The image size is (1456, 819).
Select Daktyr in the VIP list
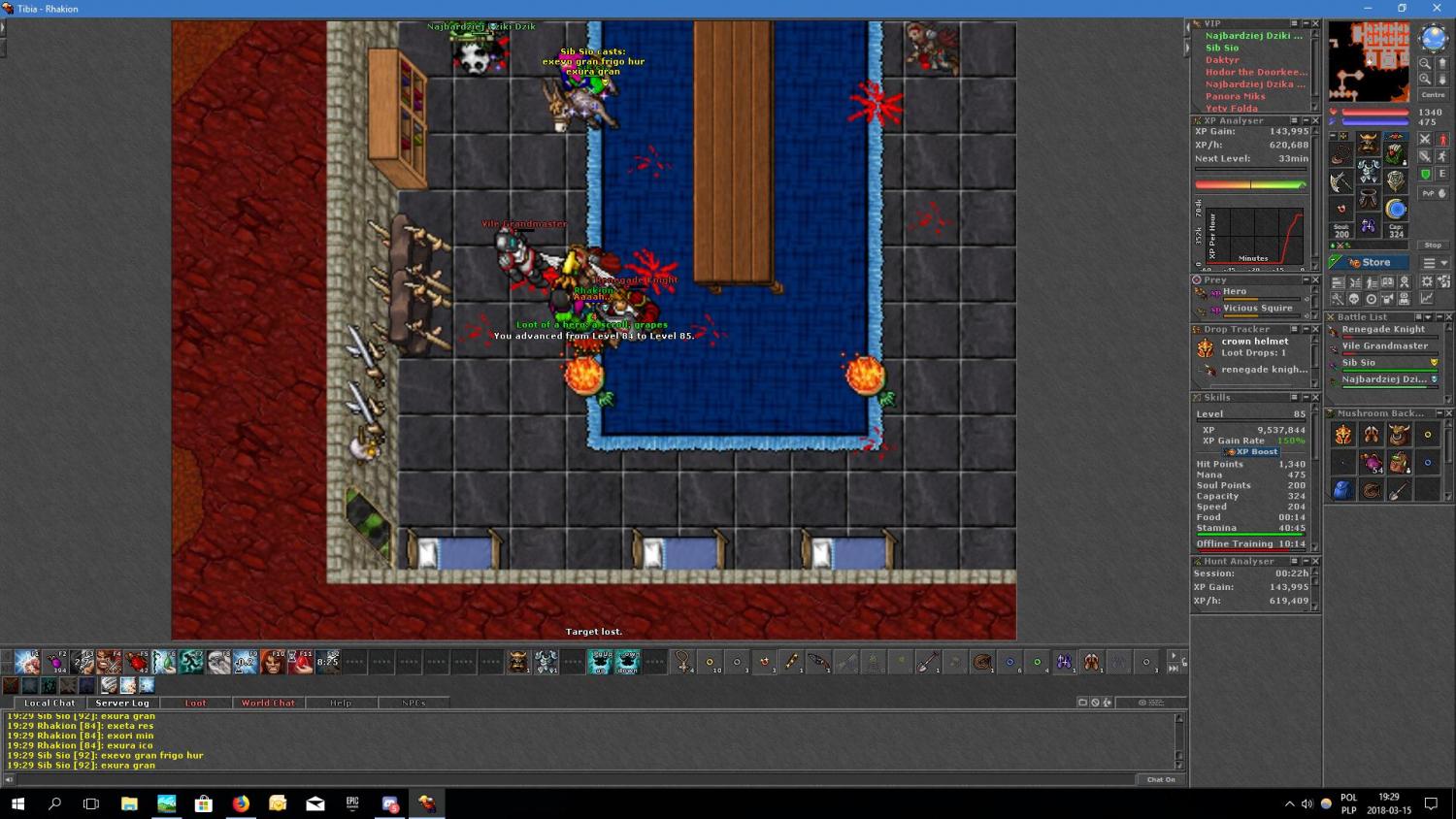coord(1222,60)
